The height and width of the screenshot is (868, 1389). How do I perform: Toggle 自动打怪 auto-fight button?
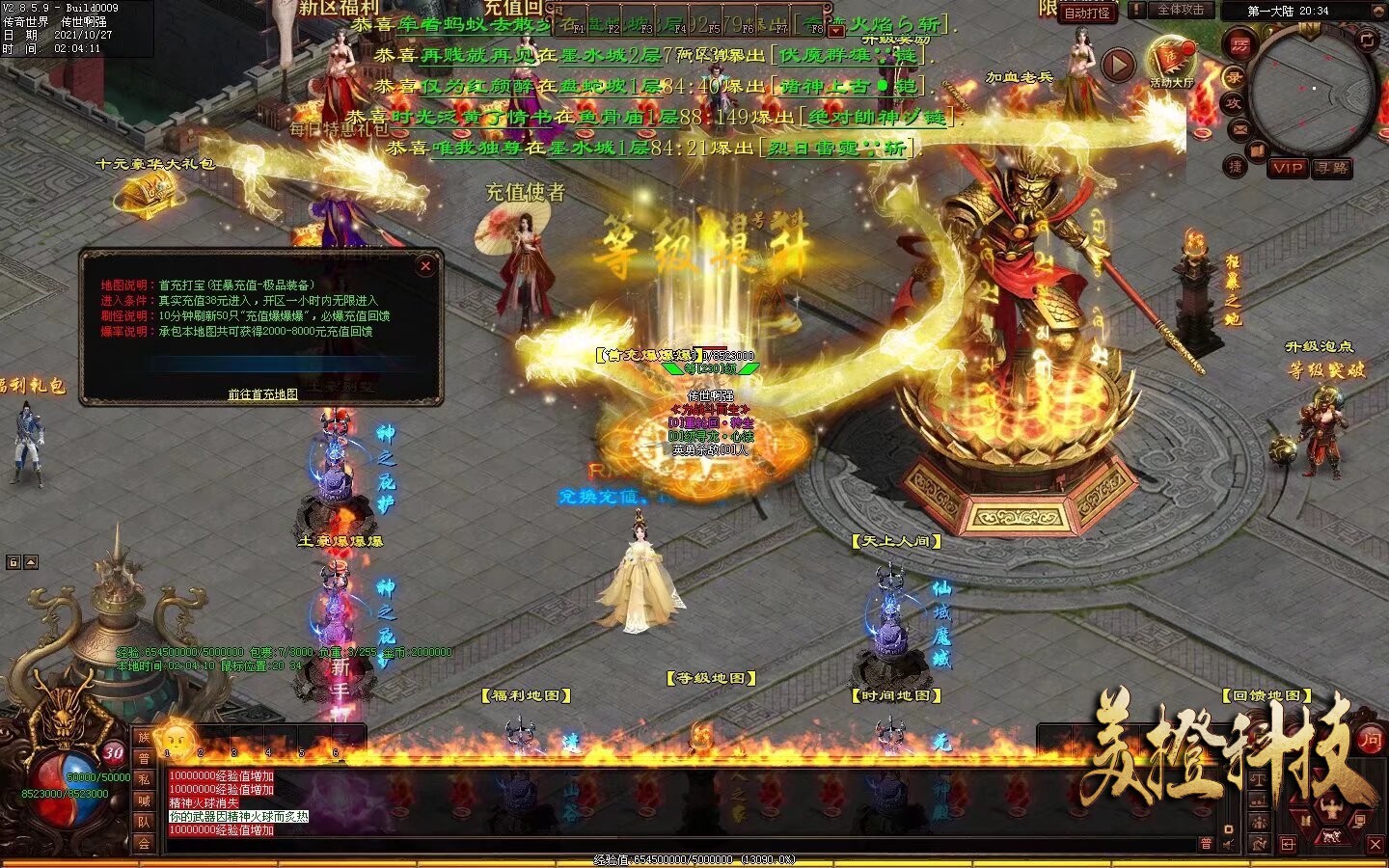click(x=1086, y=13)
